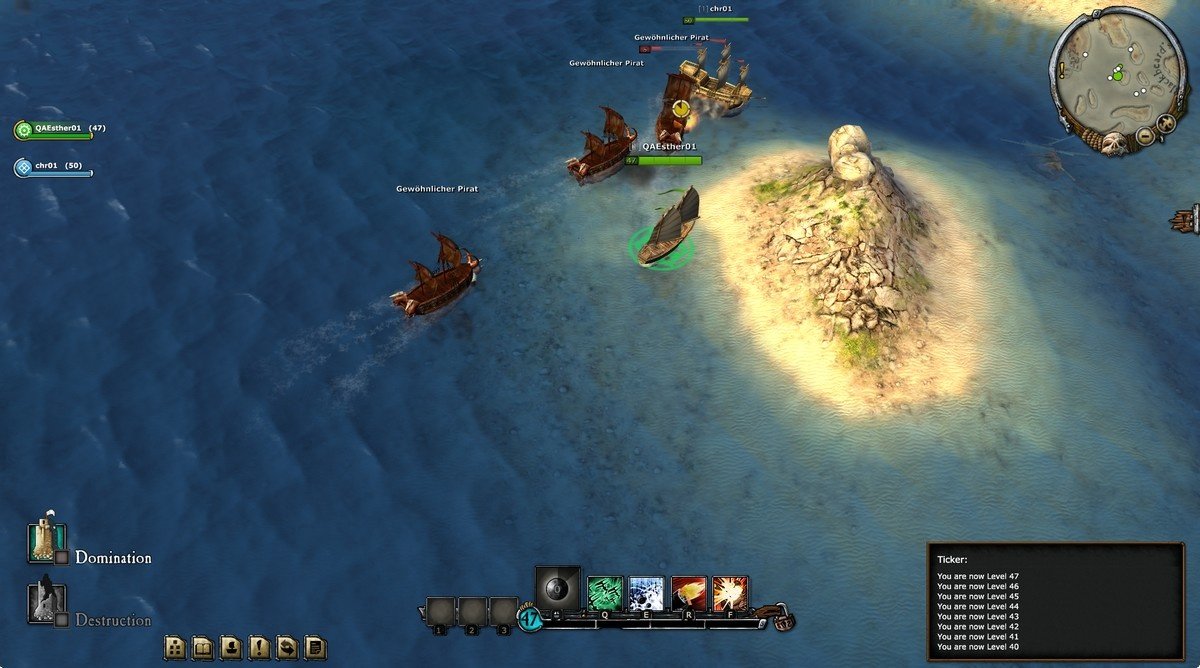The width and height of the screenshot is (1200, 668).
Task: Select the Domination tower icon
Action: point(45,541)
